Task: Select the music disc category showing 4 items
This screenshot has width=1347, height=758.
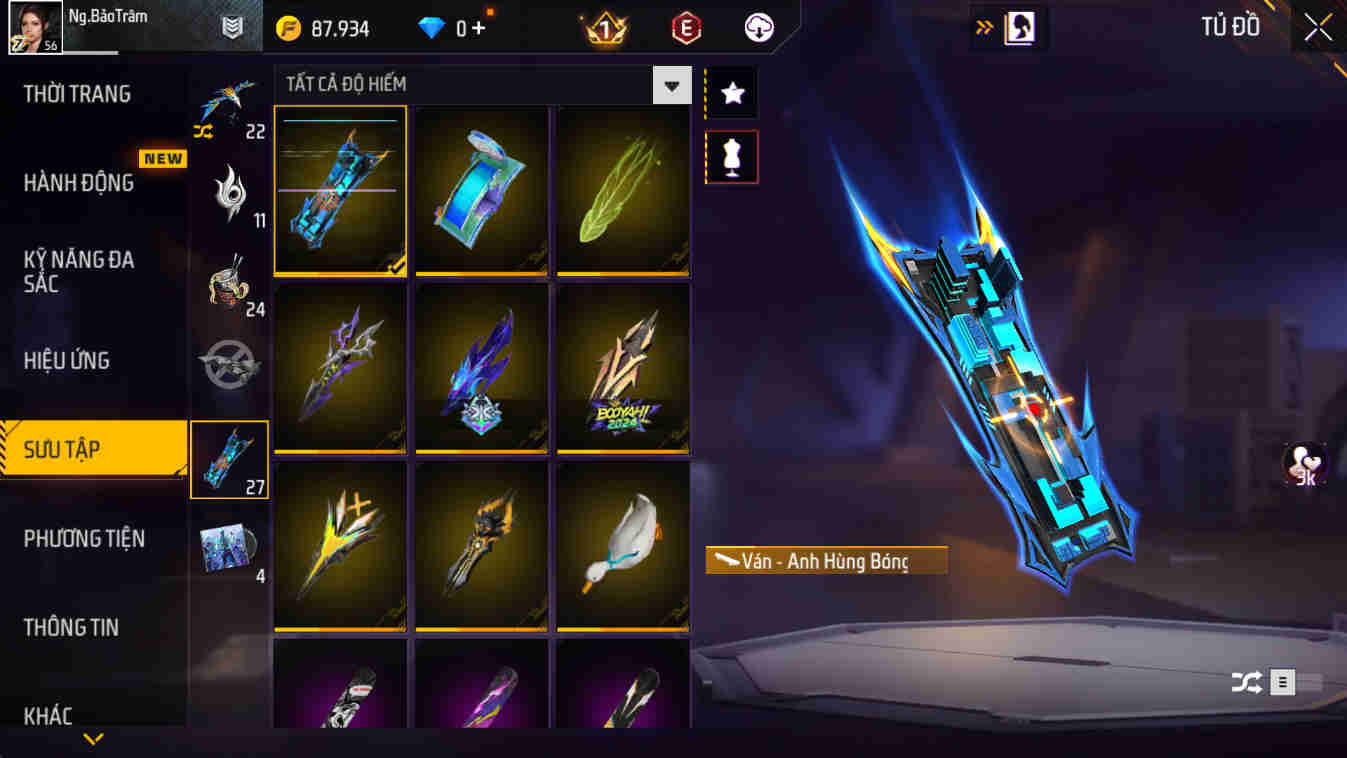Action: point(229,545)
